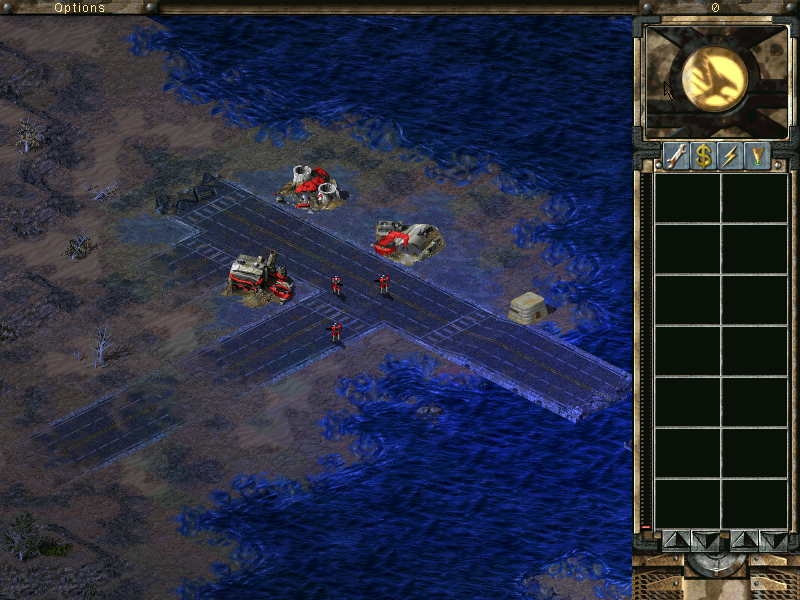
Task: Click the units column's down arrow
Action: point(773,541)
